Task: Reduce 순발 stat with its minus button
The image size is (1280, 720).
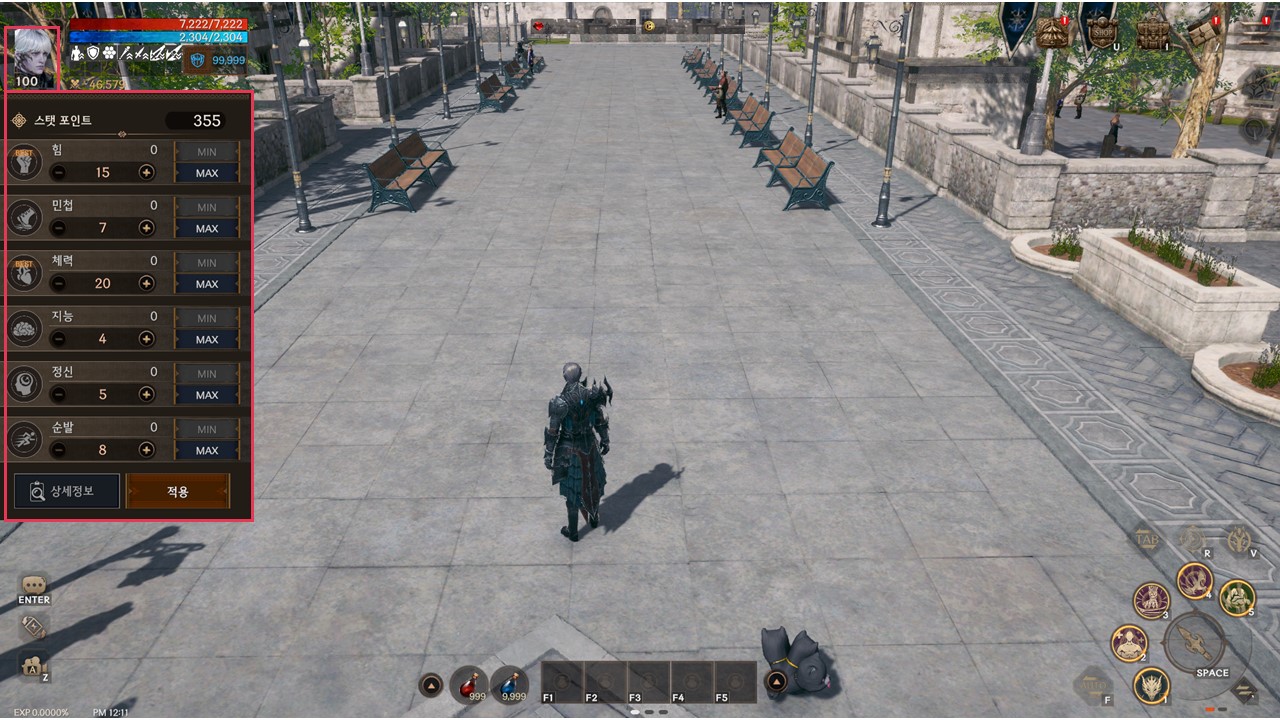Action: [58, 450]
